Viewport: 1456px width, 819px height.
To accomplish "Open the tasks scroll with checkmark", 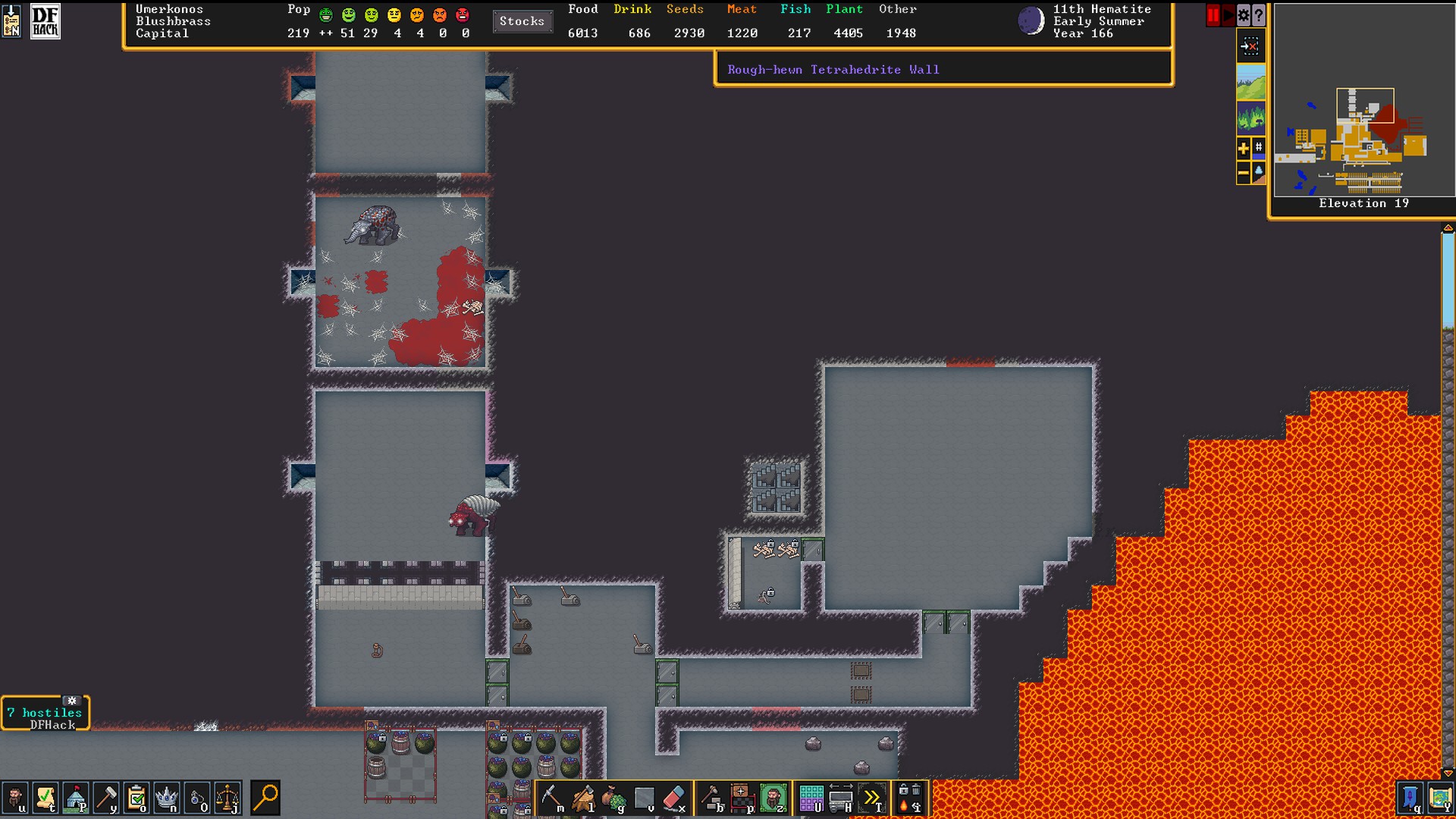I will (x=45, y=798).
